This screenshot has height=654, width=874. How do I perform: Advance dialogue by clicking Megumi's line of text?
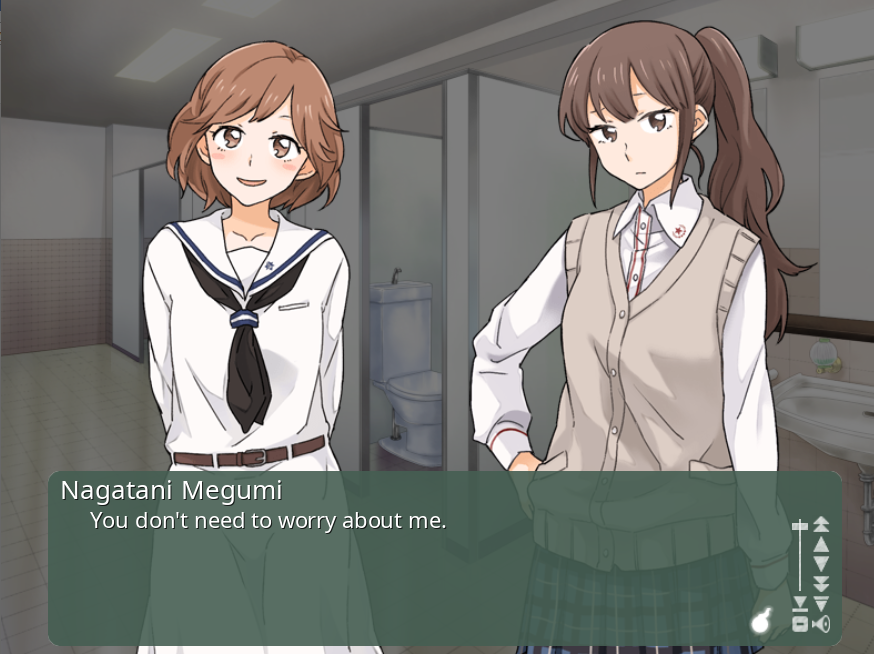[268, 521]
